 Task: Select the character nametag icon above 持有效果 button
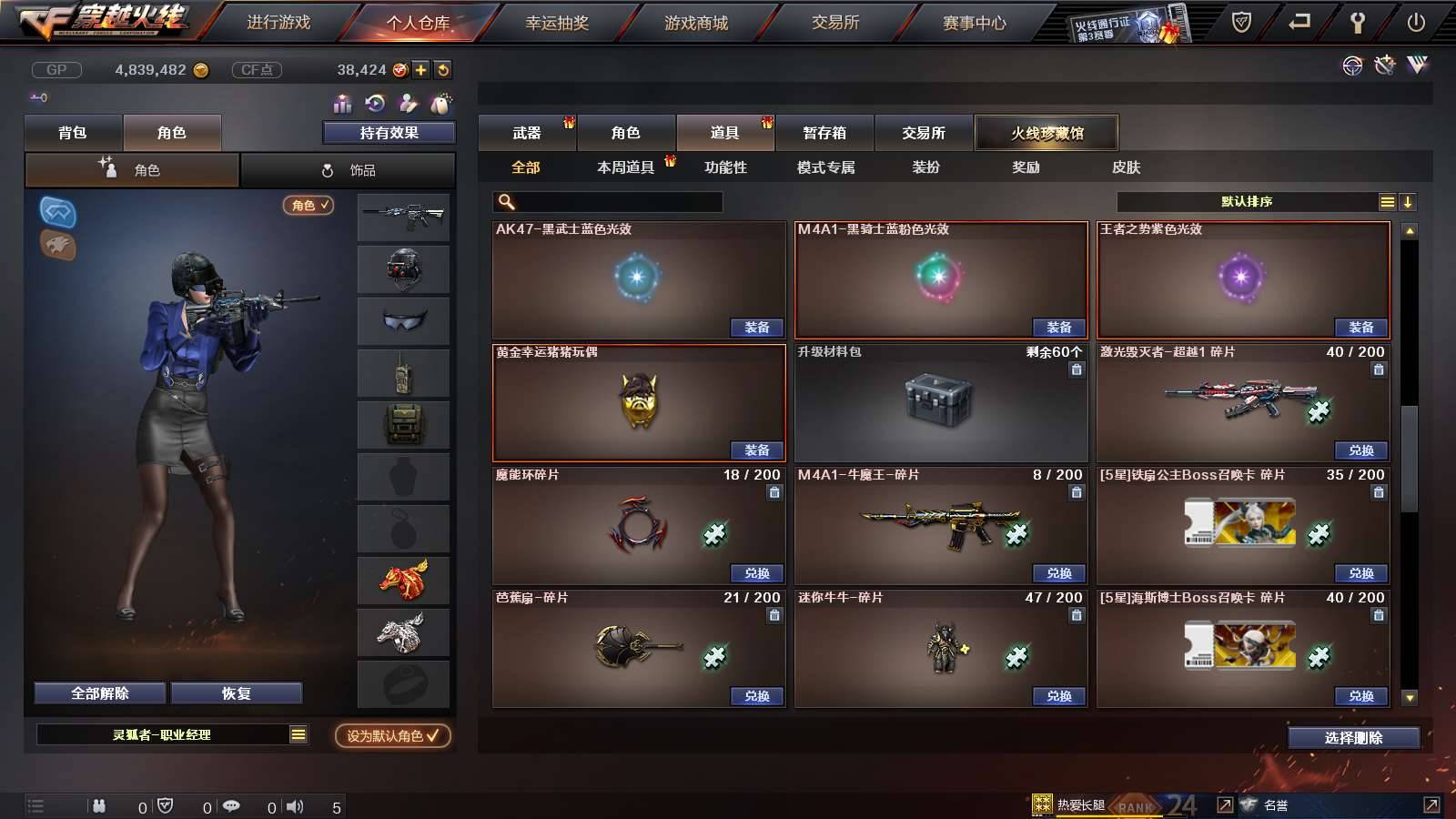point(441,103)
